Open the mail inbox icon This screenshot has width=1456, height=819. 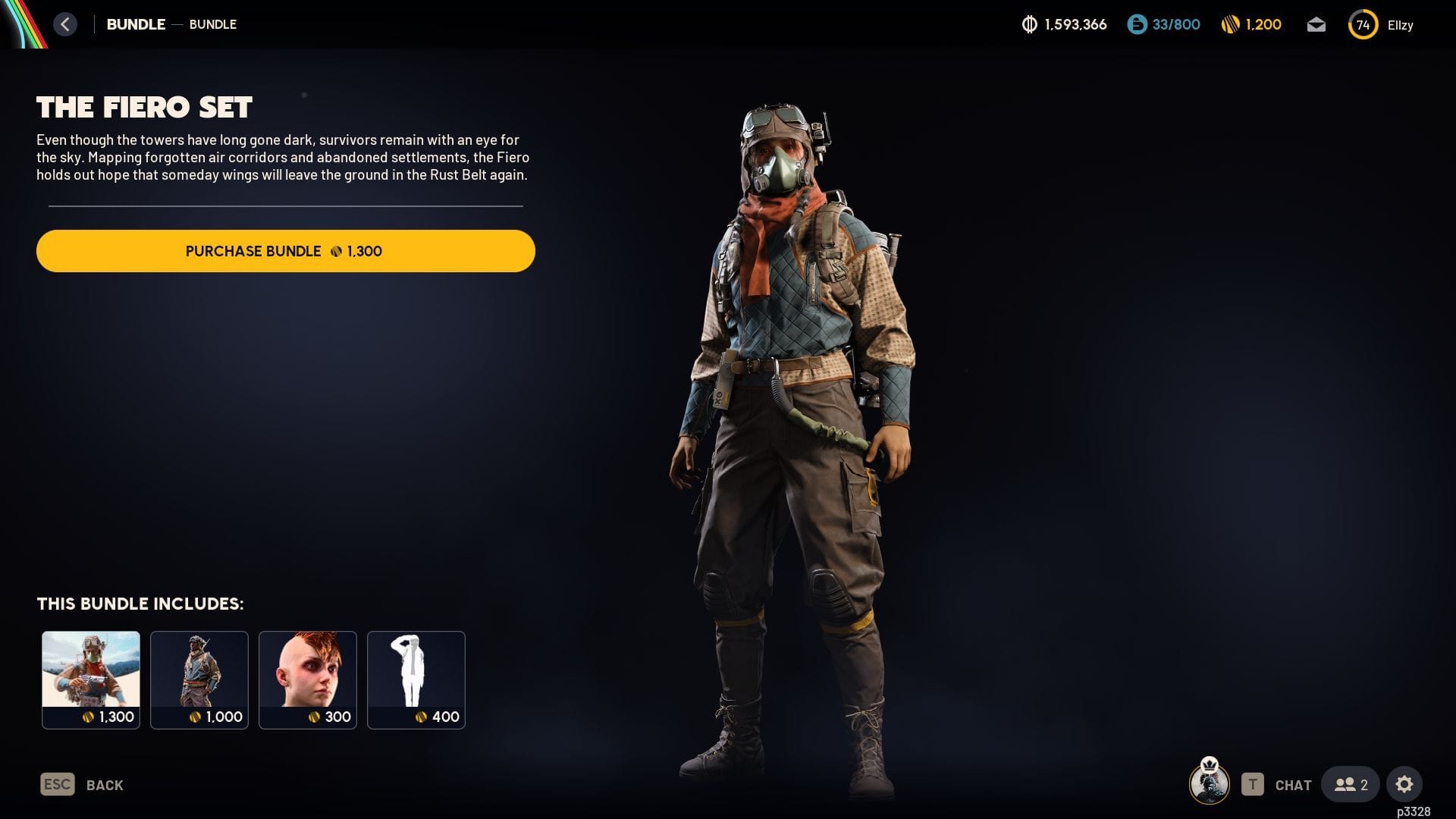tap(1316, 25)
